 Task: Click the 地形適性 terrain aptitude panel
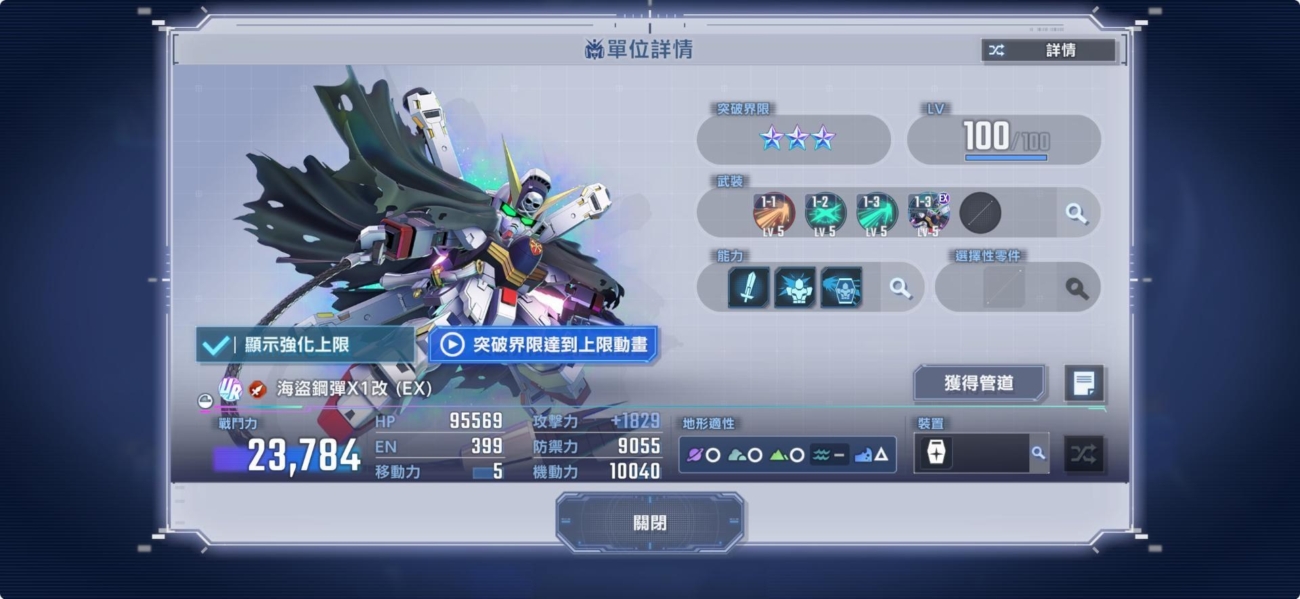point(787,455)
